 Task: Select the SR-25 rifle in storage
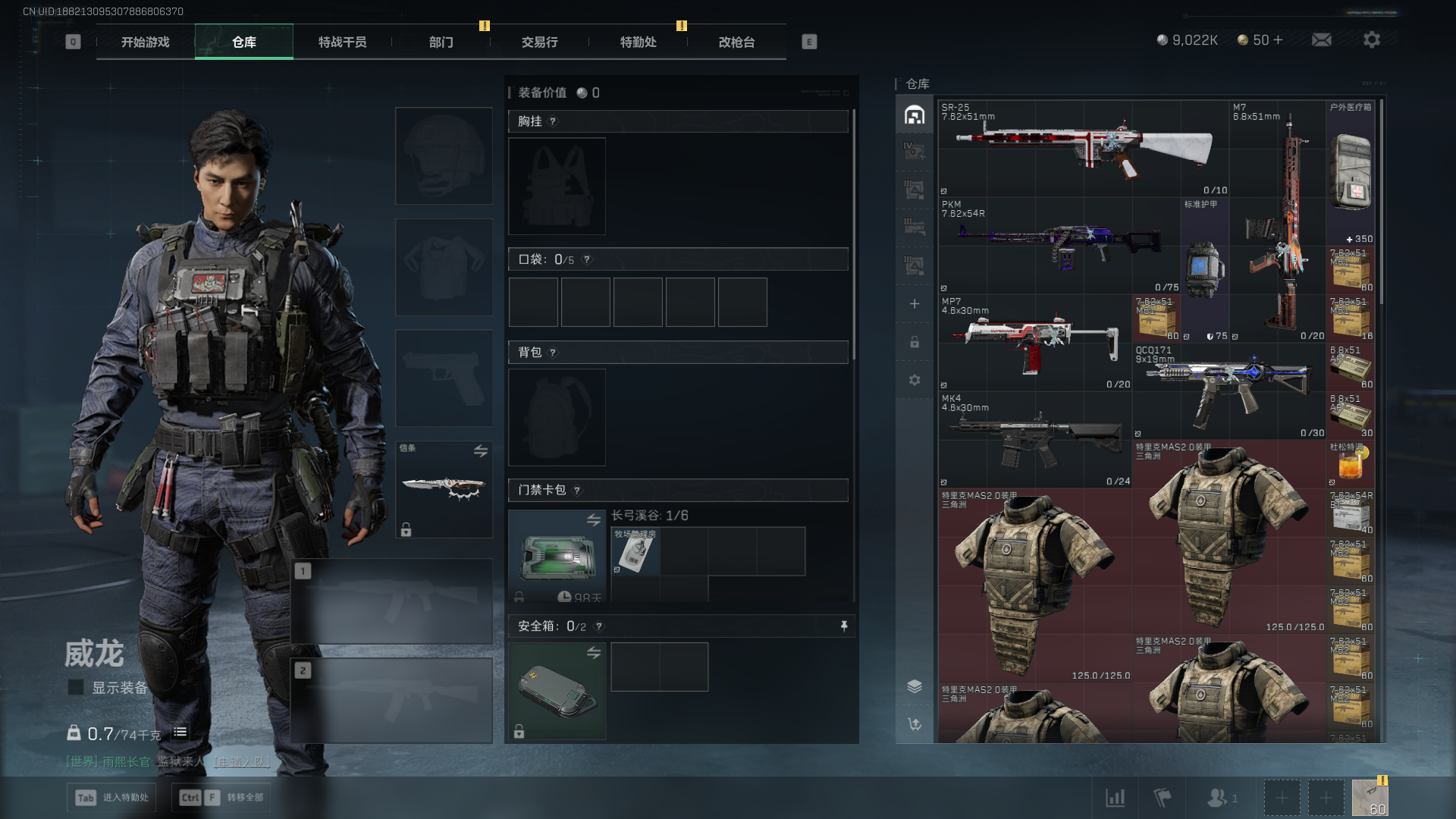[x=1083, y=149]
